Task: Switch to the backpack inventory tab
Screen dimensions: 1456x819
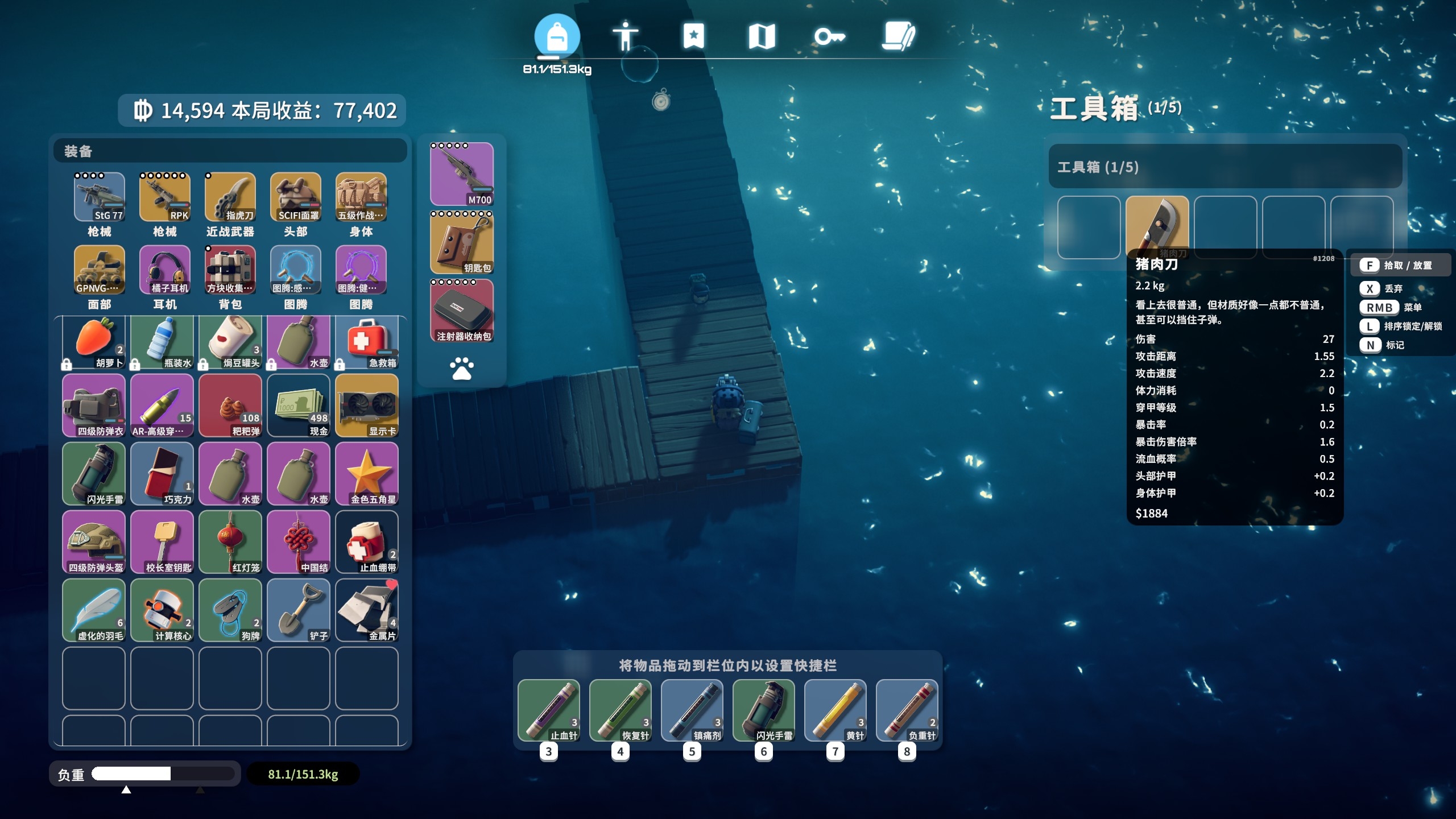Action: [557, 36]
